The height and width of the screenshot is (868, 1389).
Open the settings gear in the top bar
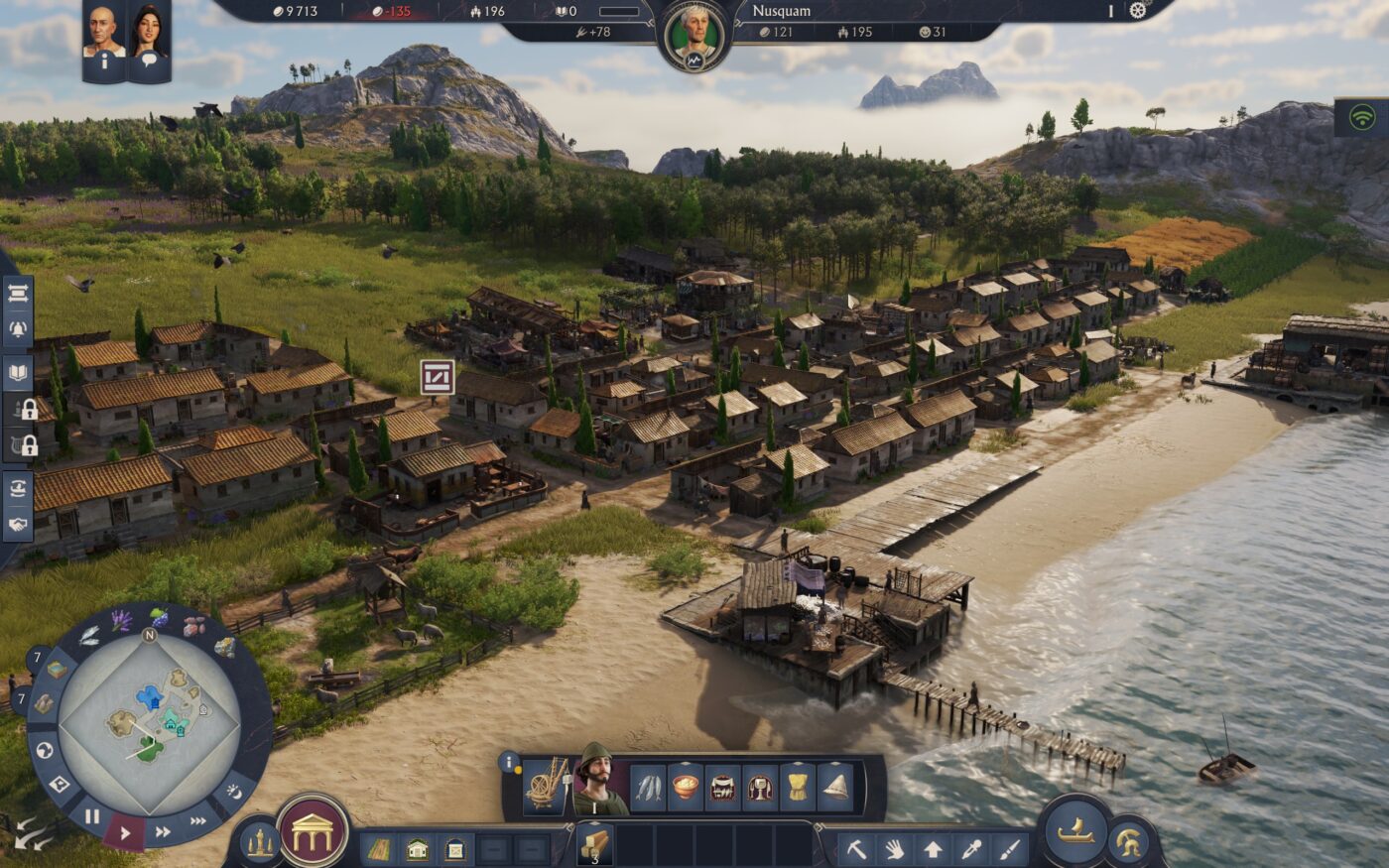click(1137, 11)
